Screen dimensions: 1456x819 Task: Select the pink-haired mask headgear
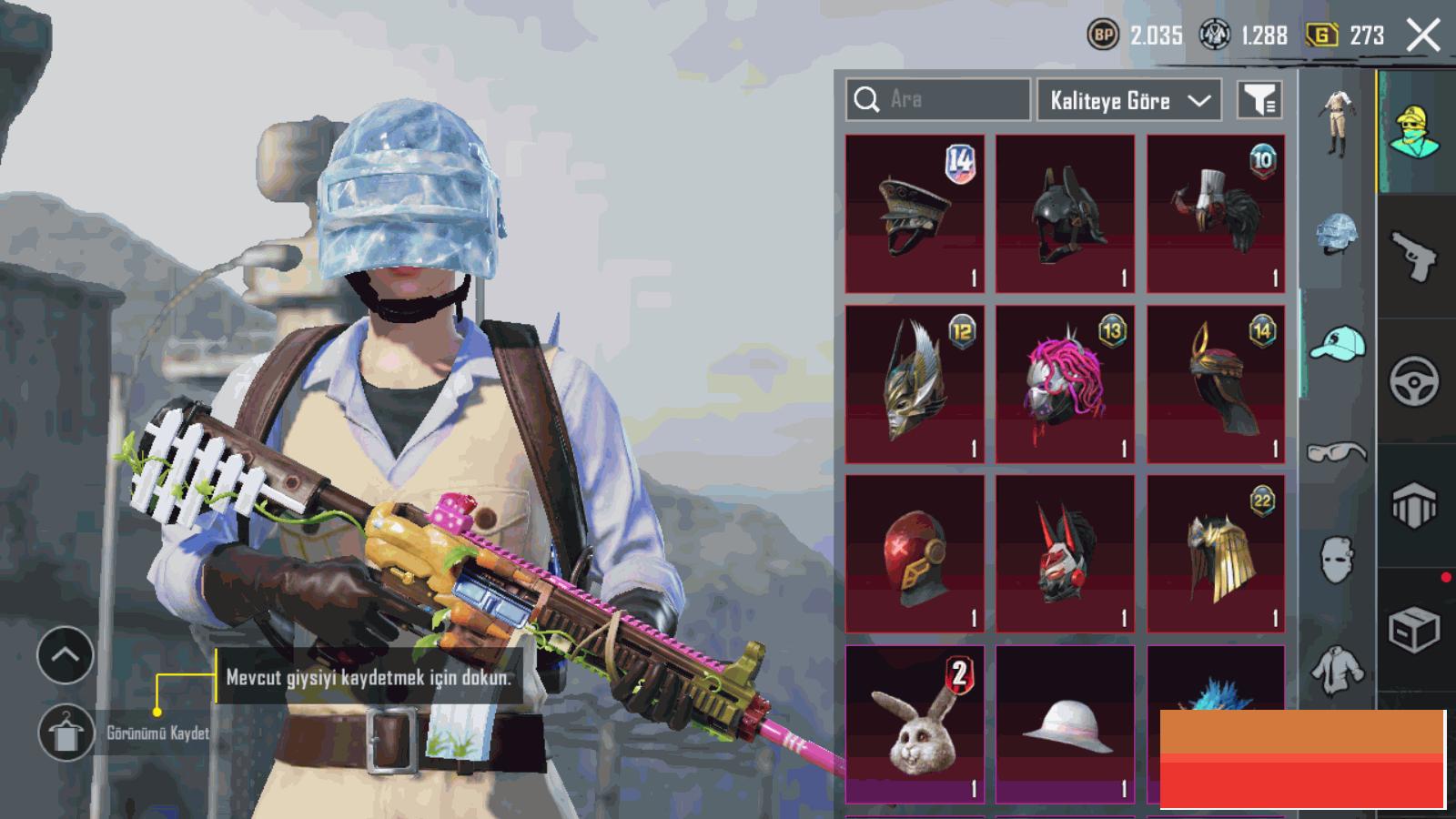click(x=1065, y=384)
